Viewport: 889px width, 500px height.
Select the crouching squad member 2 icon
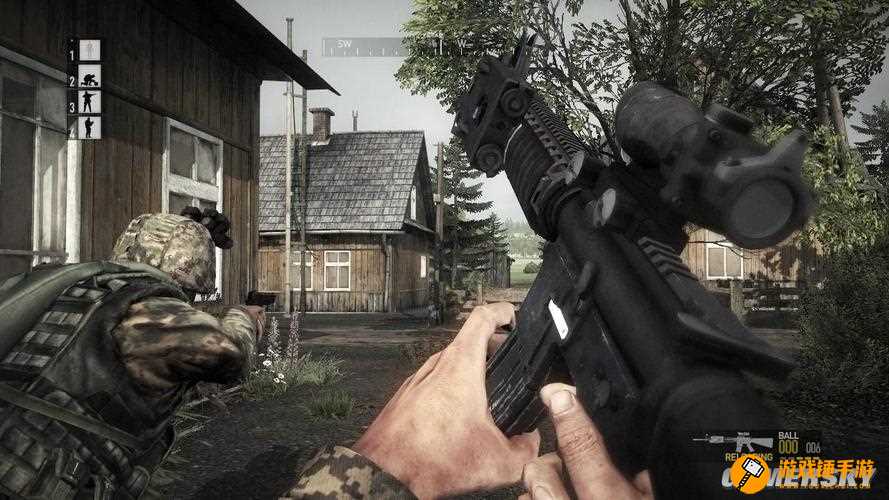[x=89, y=76]
